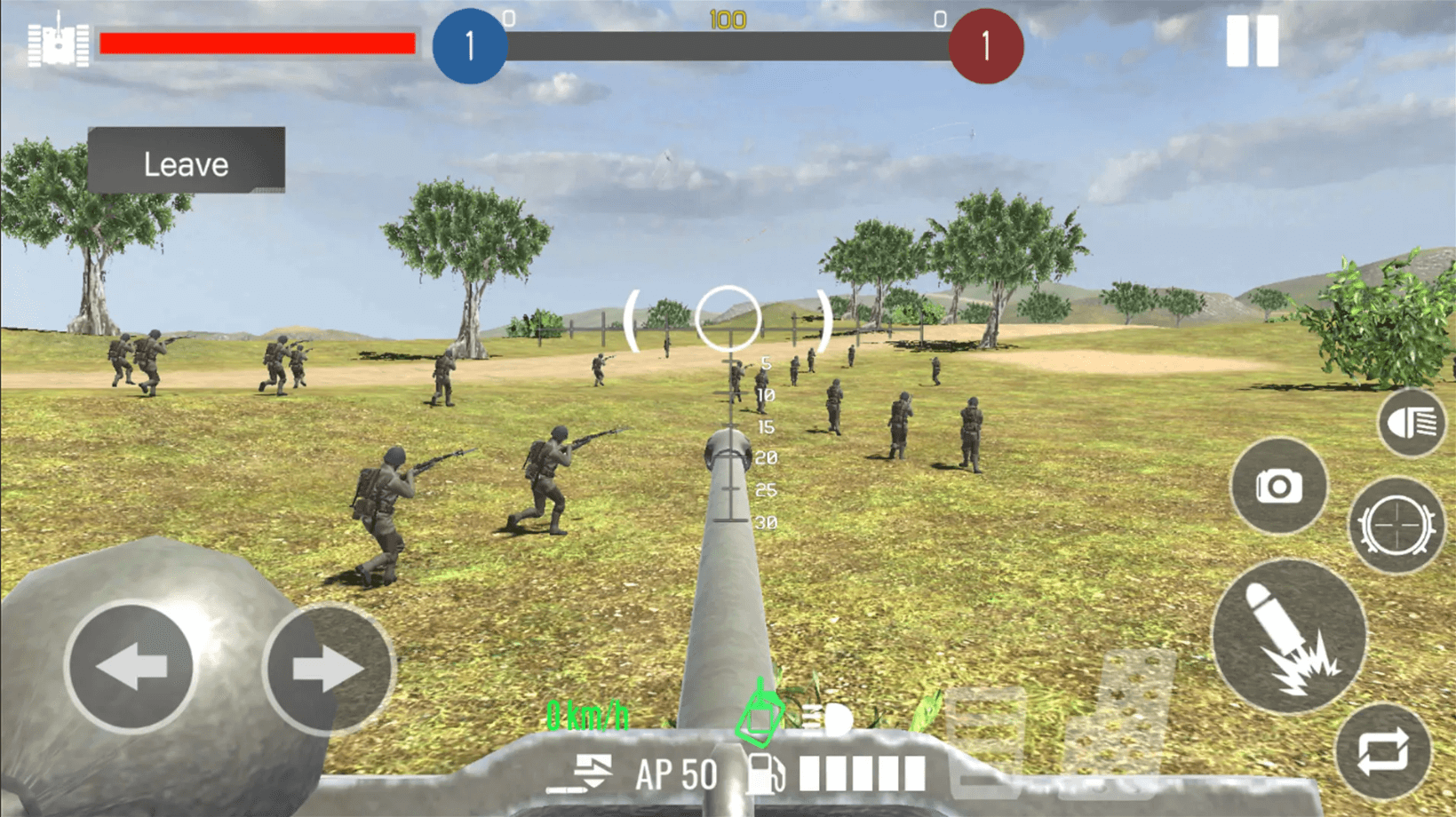The image size is (1456, 817).
Task: Open the sniper scope view icon
Action: click(1396, 526)
